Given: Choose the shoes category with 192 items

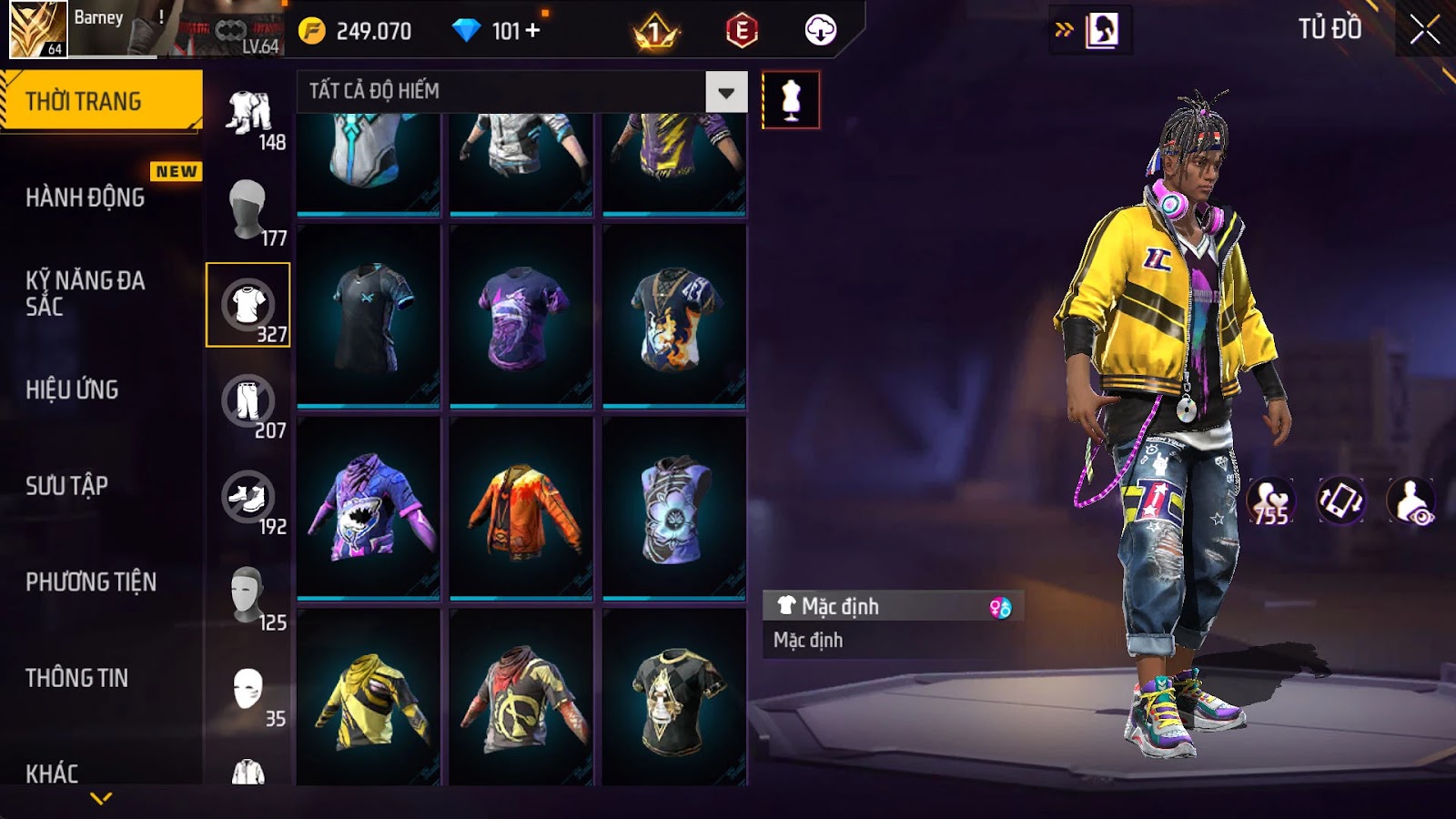Looking at the screenshot, I should pos(248,498).
